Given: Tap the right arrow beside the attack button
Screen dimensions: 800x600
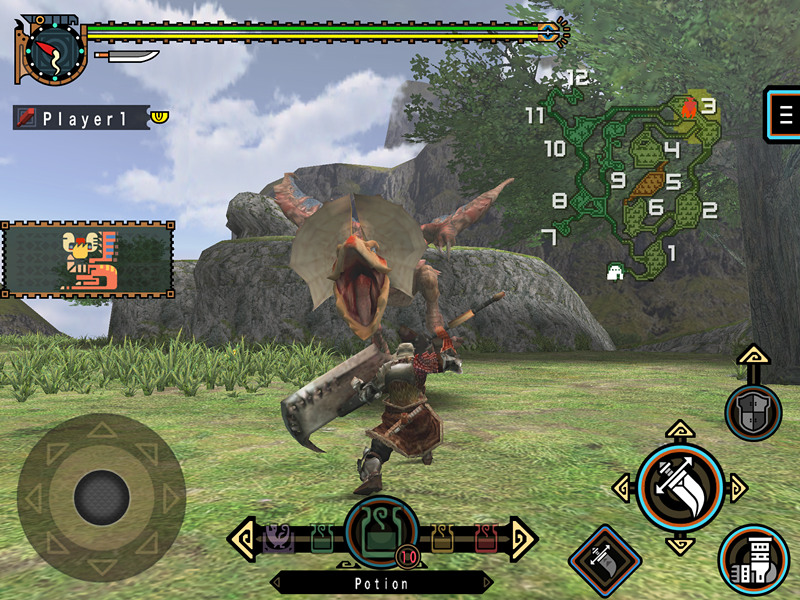Looking at the screenshot, I should (738, 488).
